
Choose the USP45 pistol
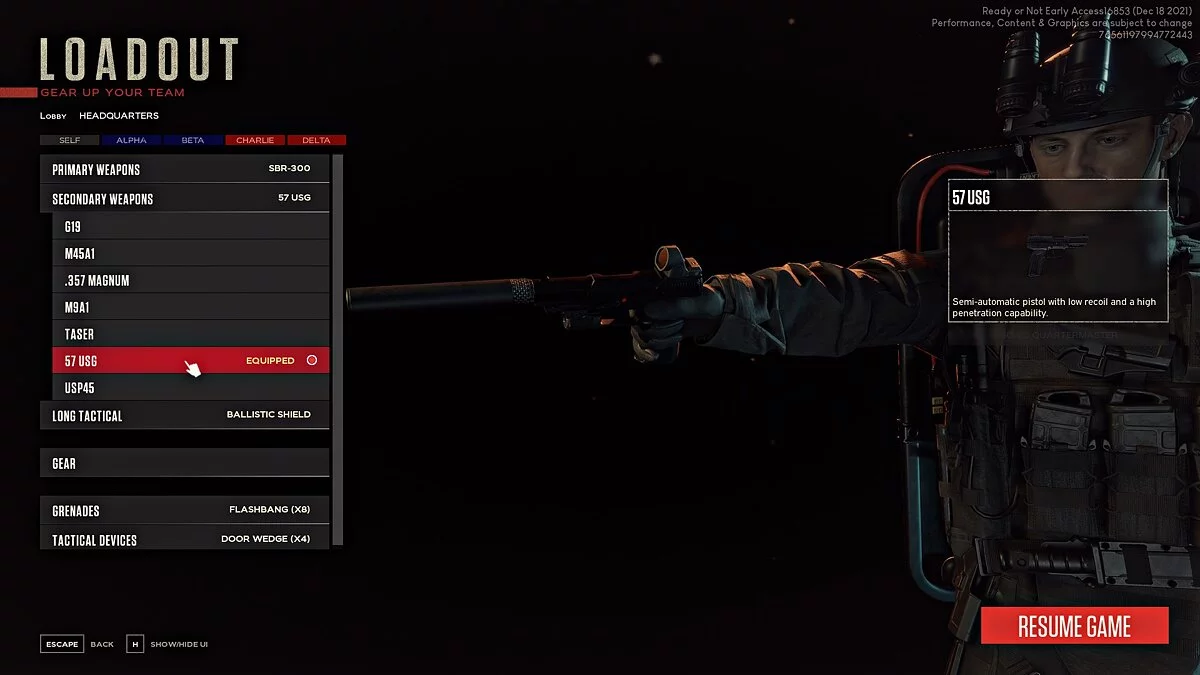pyautogui.click(x=190, y=387)
